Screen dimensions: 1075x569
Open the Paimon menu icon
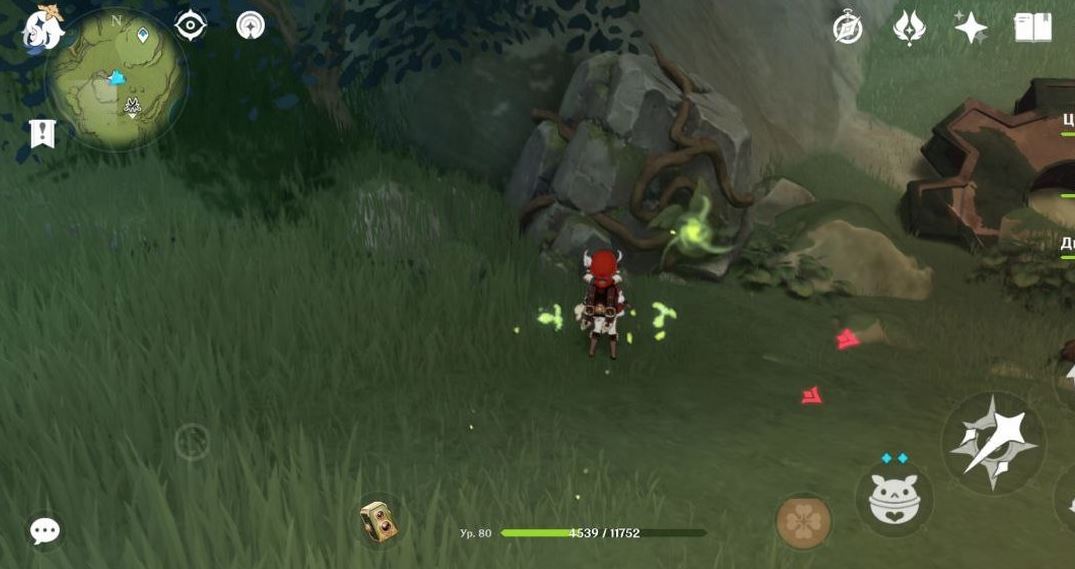coord(43,27)
